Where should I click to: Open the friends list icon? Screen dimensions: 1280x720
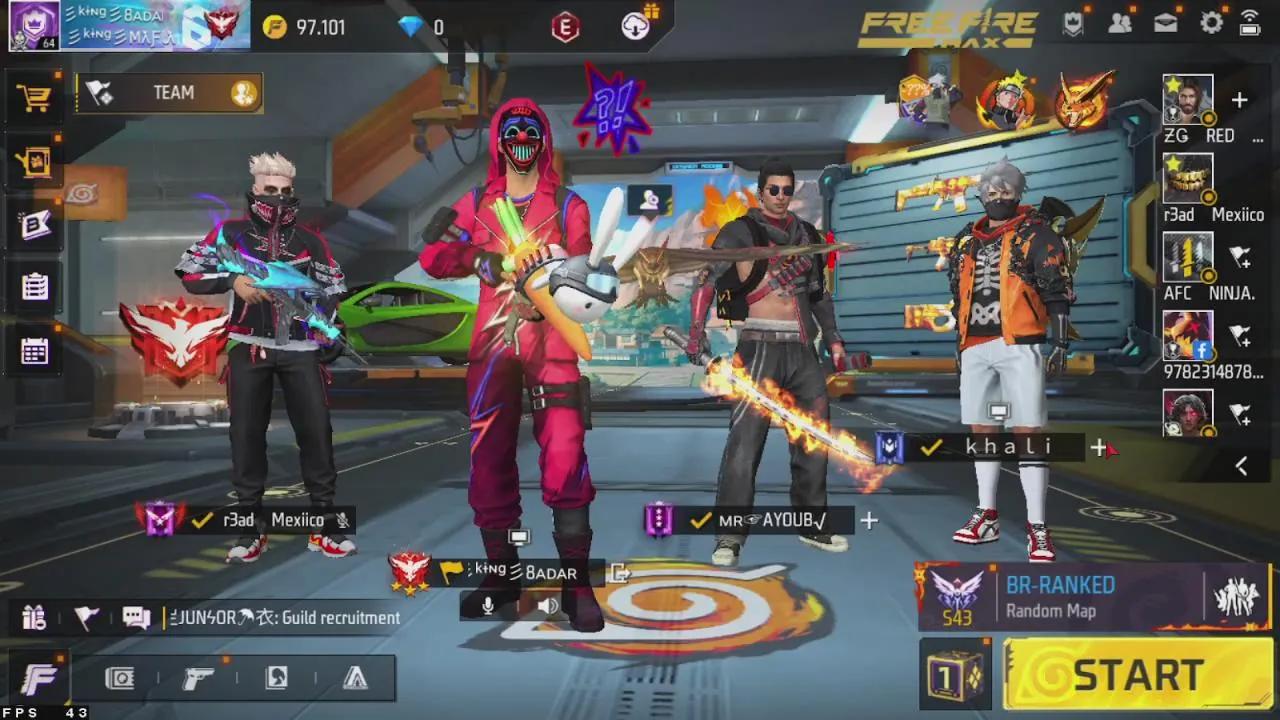[x=1120, y=24]
